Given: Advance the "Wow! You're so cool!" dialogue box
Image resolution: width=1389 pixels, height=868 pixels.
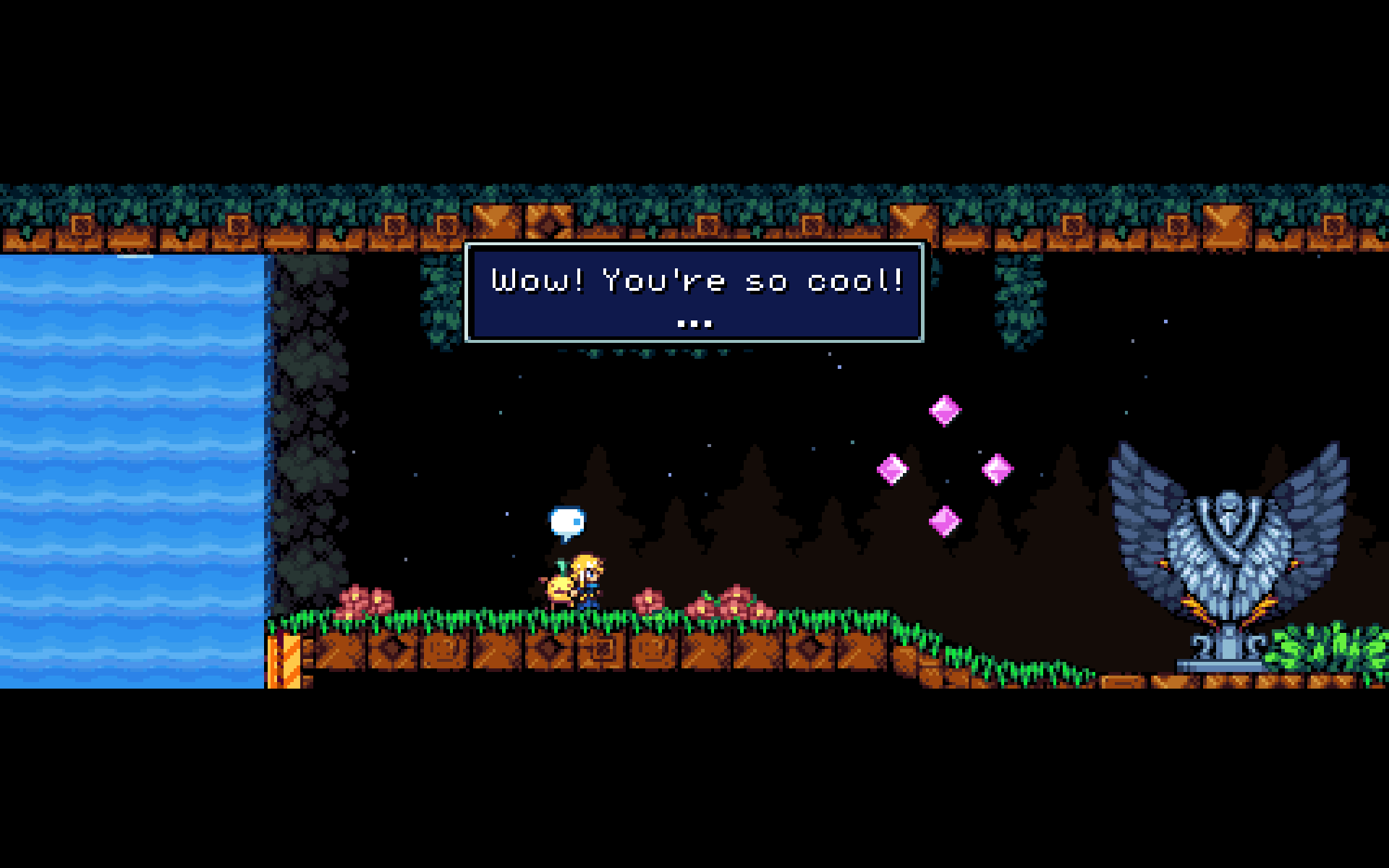Looking at the screenshot, I should click(694, 292).
